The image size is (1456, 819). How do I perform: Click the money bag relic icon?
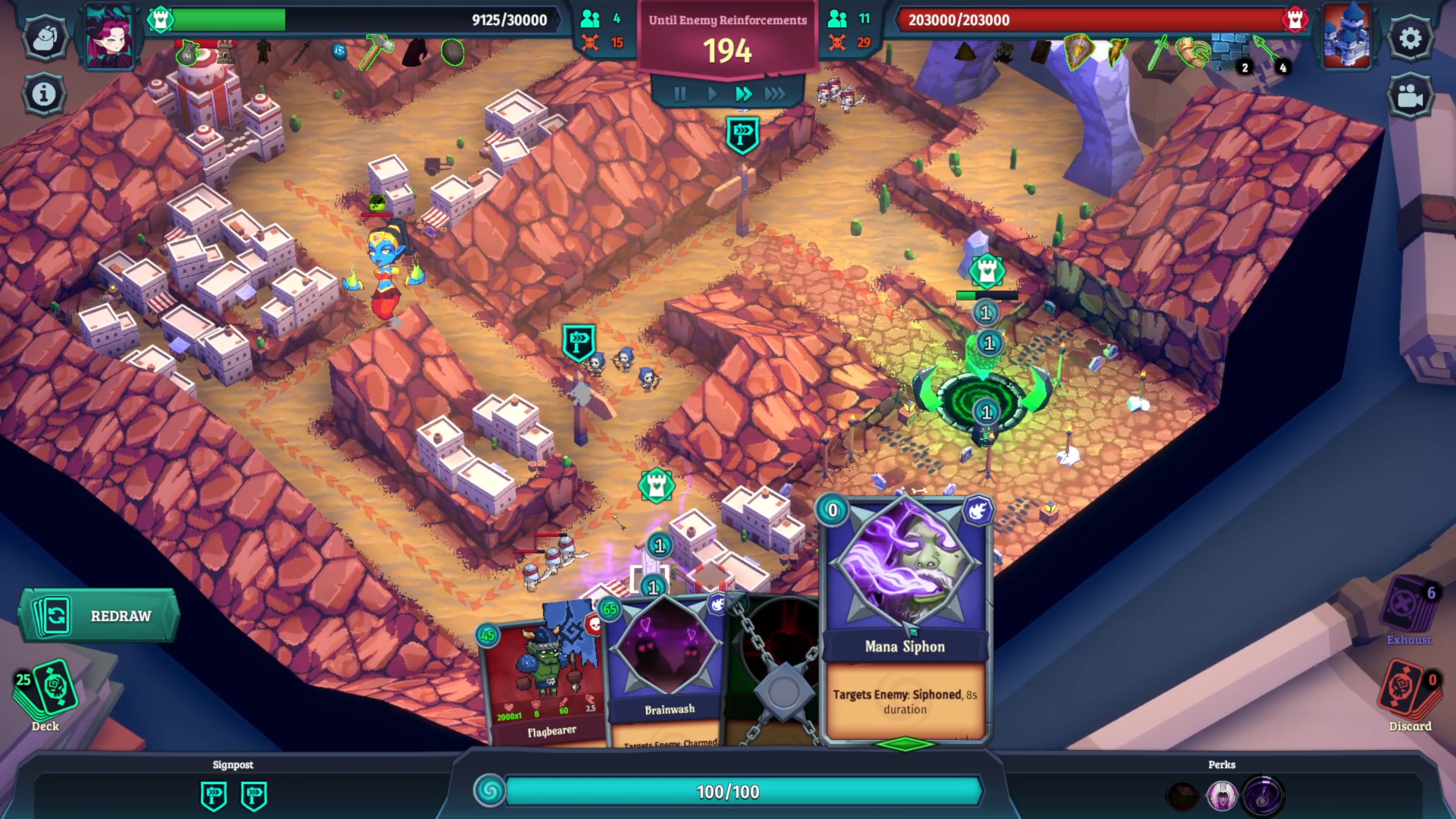coord(186,52)
